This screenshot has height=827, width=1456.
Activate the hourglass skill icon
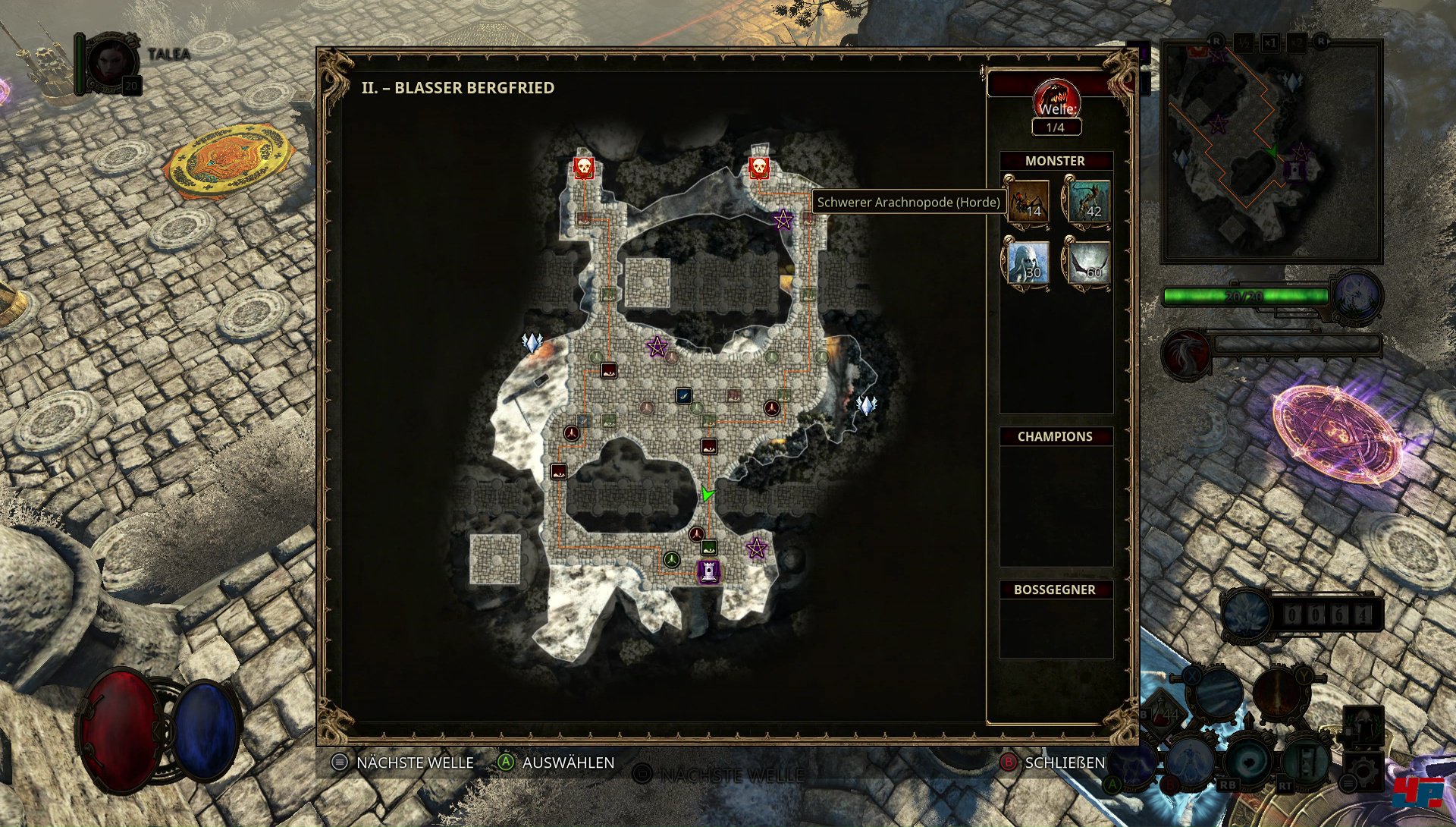1306,761
